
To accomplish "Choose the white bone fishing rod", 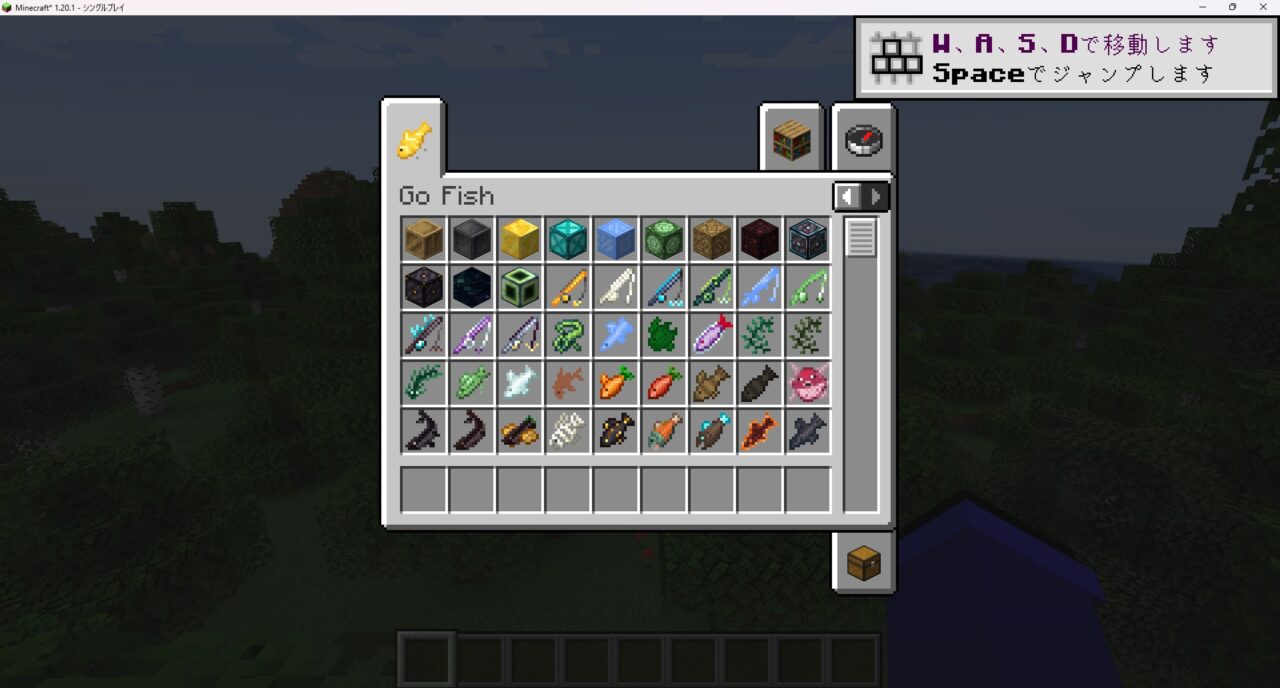I will (x=616, y=287).
